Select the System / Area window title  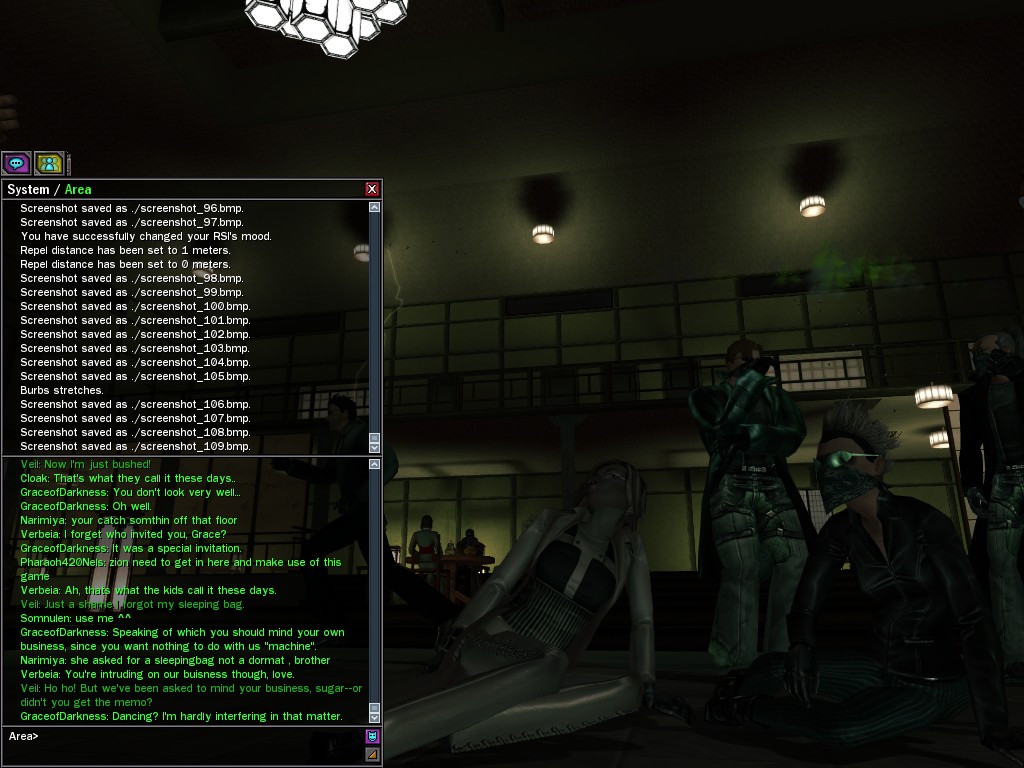[50, 189]
